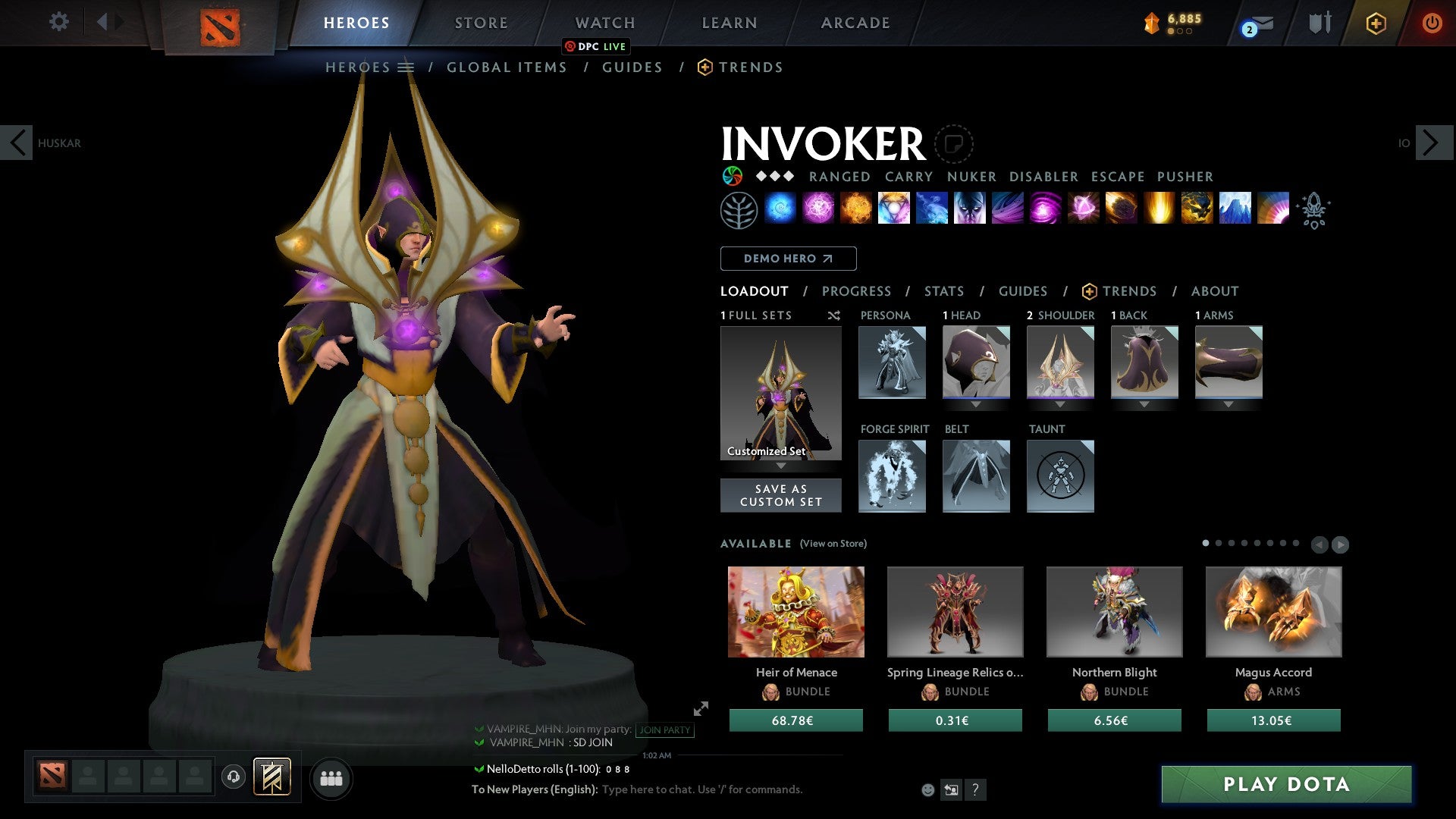Expand the Head item slot dropdown arrow
The width and height of the screenshot is (1456, 819).
click(976, 405)
